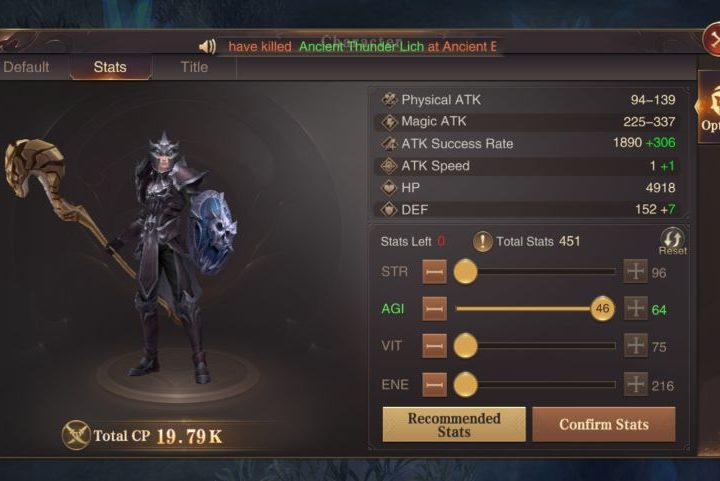Confirm Stats allocation
Image resolution: width=720 pixels, height=481 pixels.
pos(603,424)
